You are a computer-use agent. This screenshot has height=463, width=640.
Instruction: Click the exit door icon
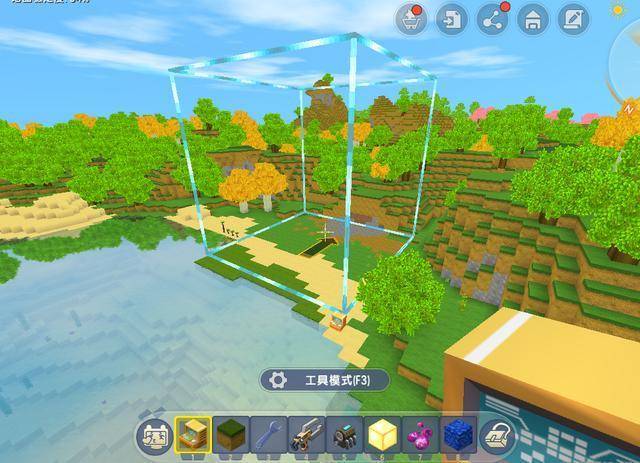pos(452,19)
